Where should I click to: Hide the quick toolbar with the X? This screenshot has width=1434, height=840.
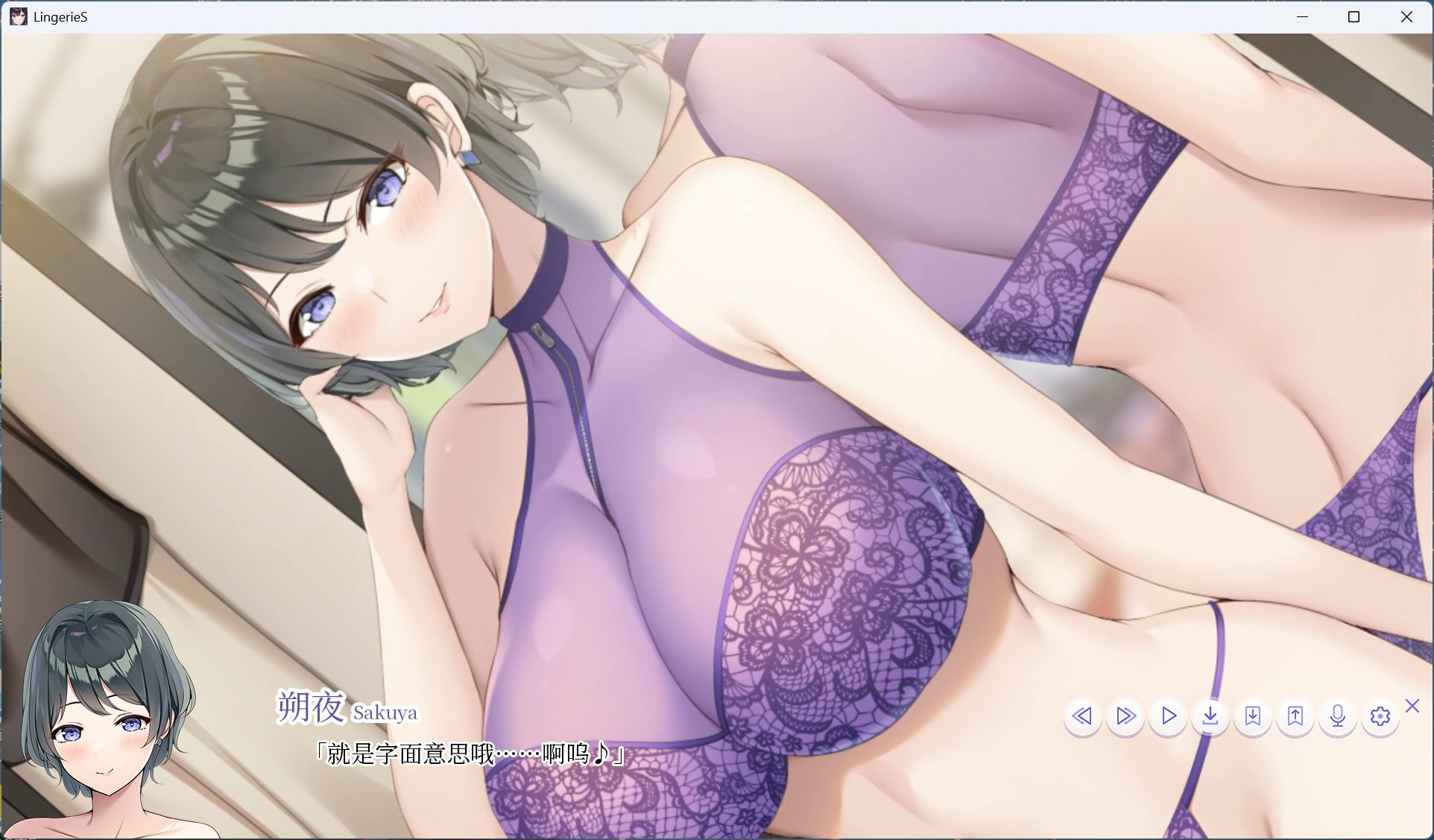point(1412,705)
